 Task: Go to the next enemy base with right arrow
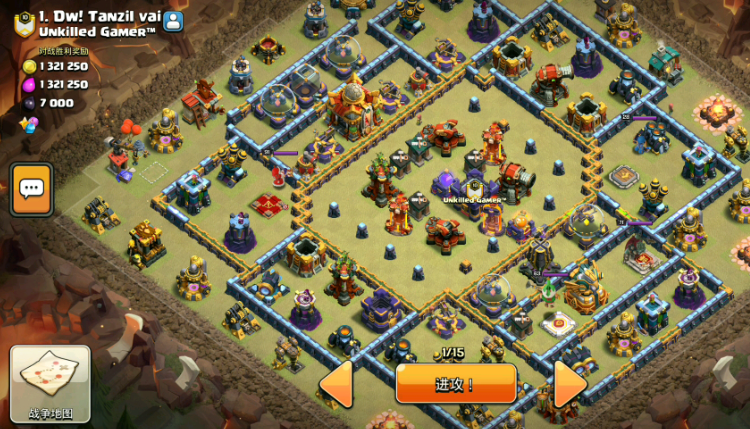pos(569,384)
